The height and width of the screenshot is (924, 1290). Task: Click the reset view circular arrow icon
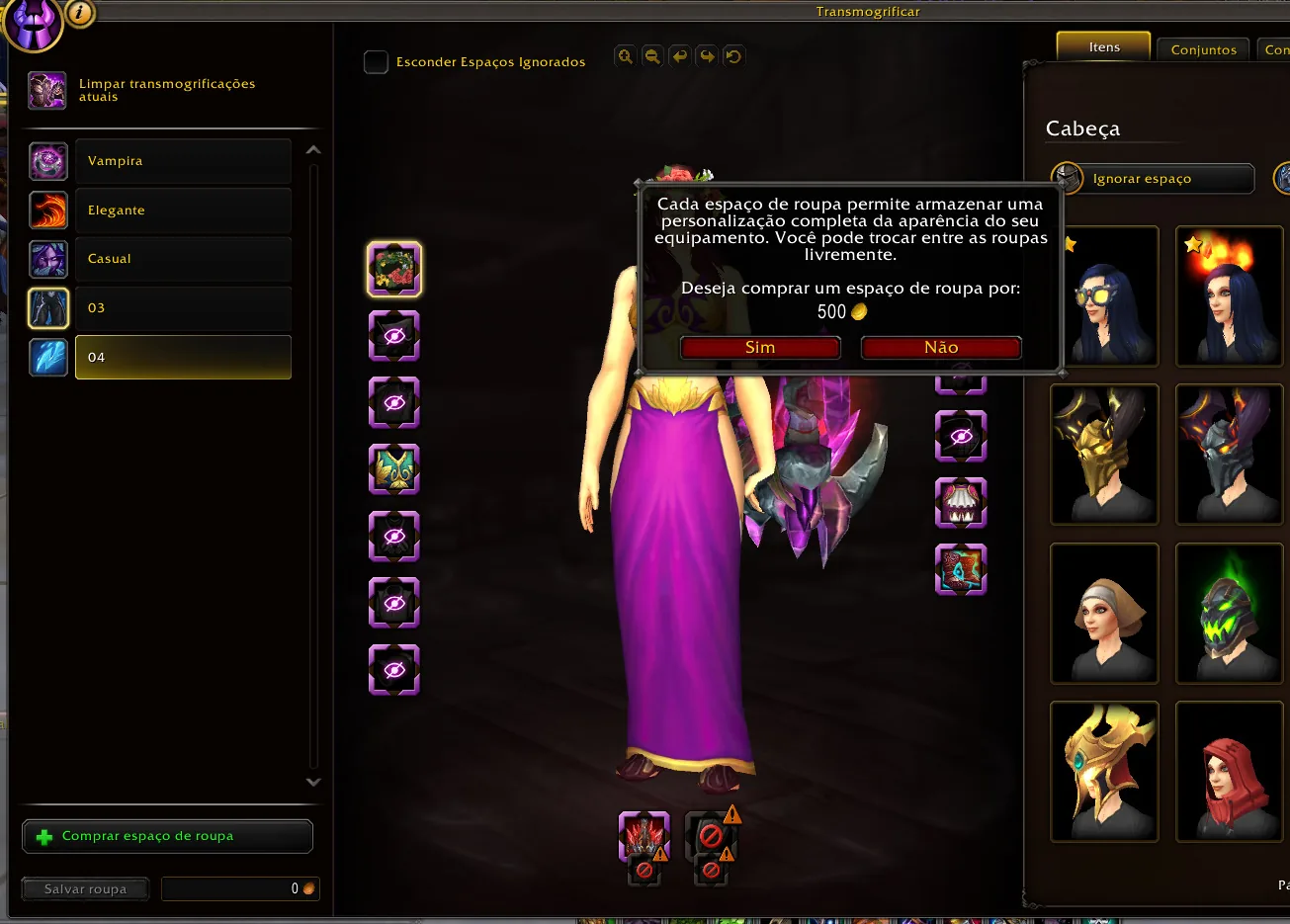pos(732,56)
